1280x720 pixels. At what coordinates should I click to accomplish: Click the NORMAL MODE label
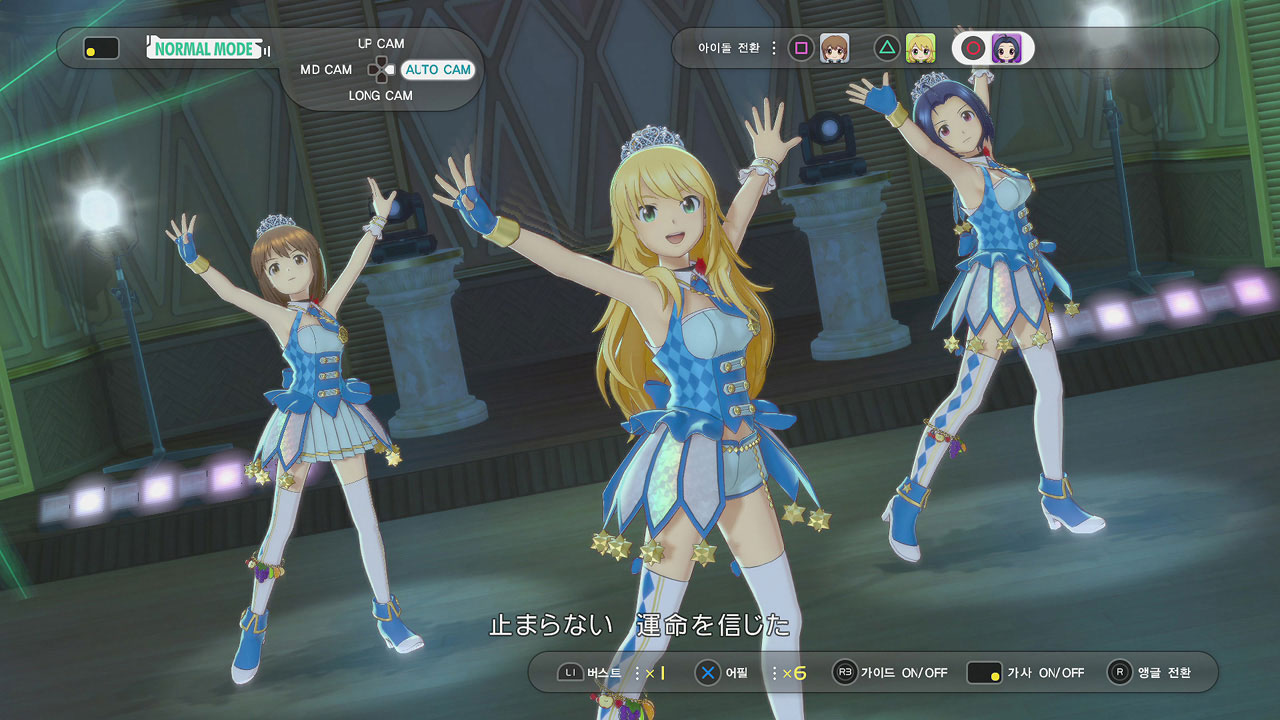tap(207, 48)
